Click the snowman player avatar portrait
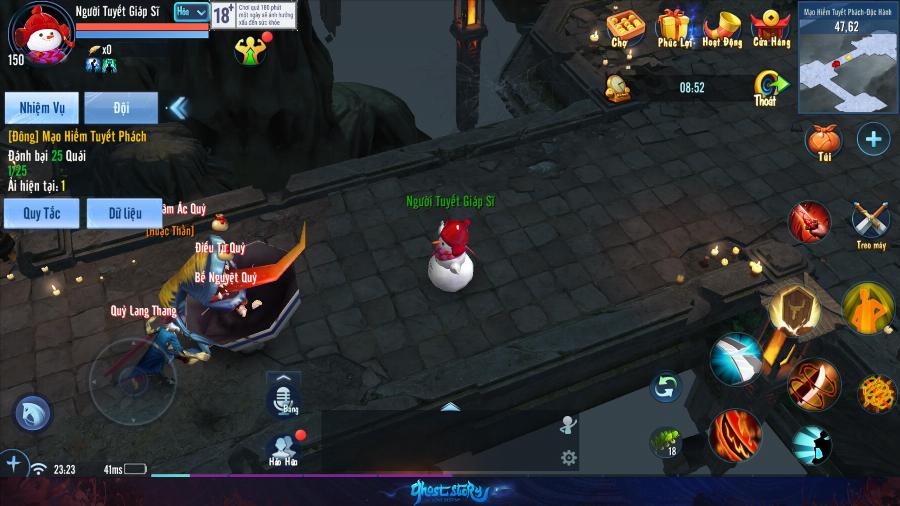900x506 pixels. [x=39, y=33]
